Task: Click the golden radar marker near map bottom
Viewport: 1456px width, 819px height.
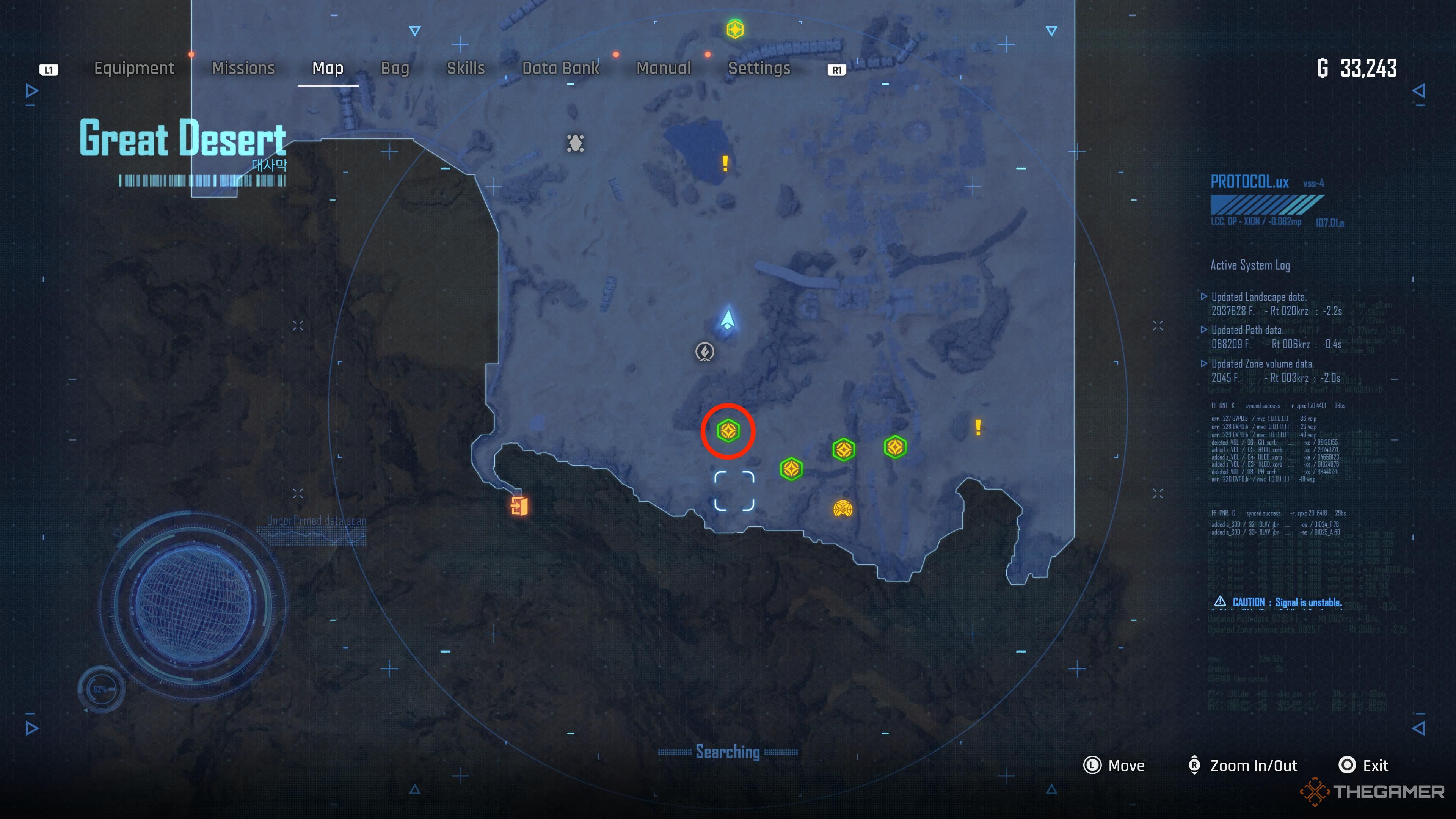Action: tap(843, 509)
